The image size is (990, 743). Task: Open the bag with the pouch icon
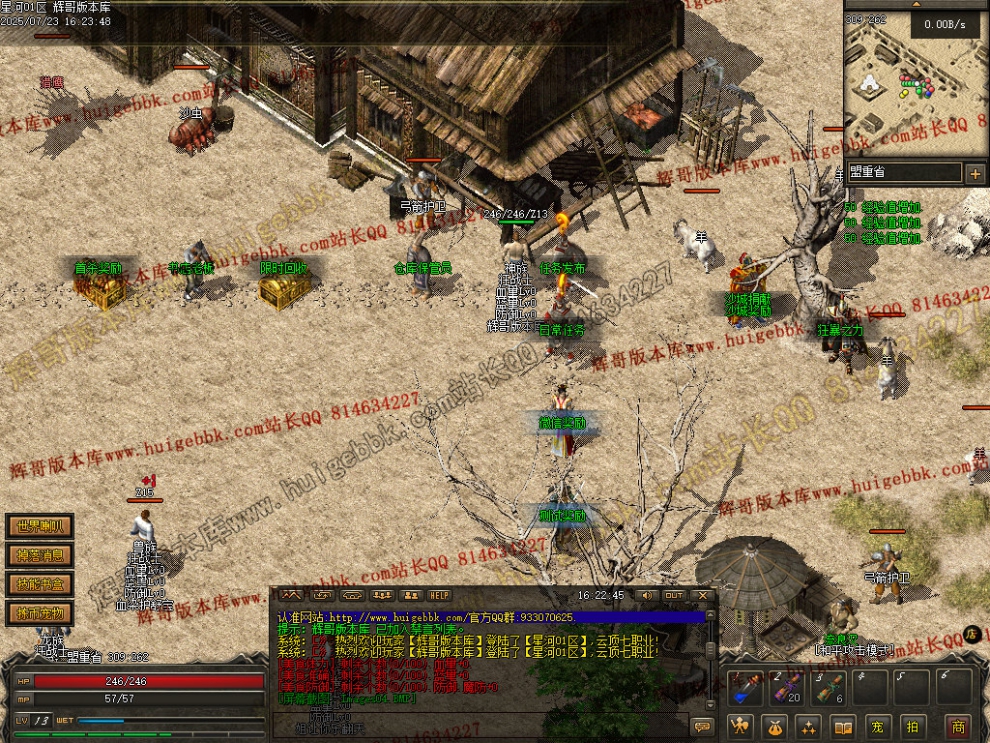[x=774, y=727]
